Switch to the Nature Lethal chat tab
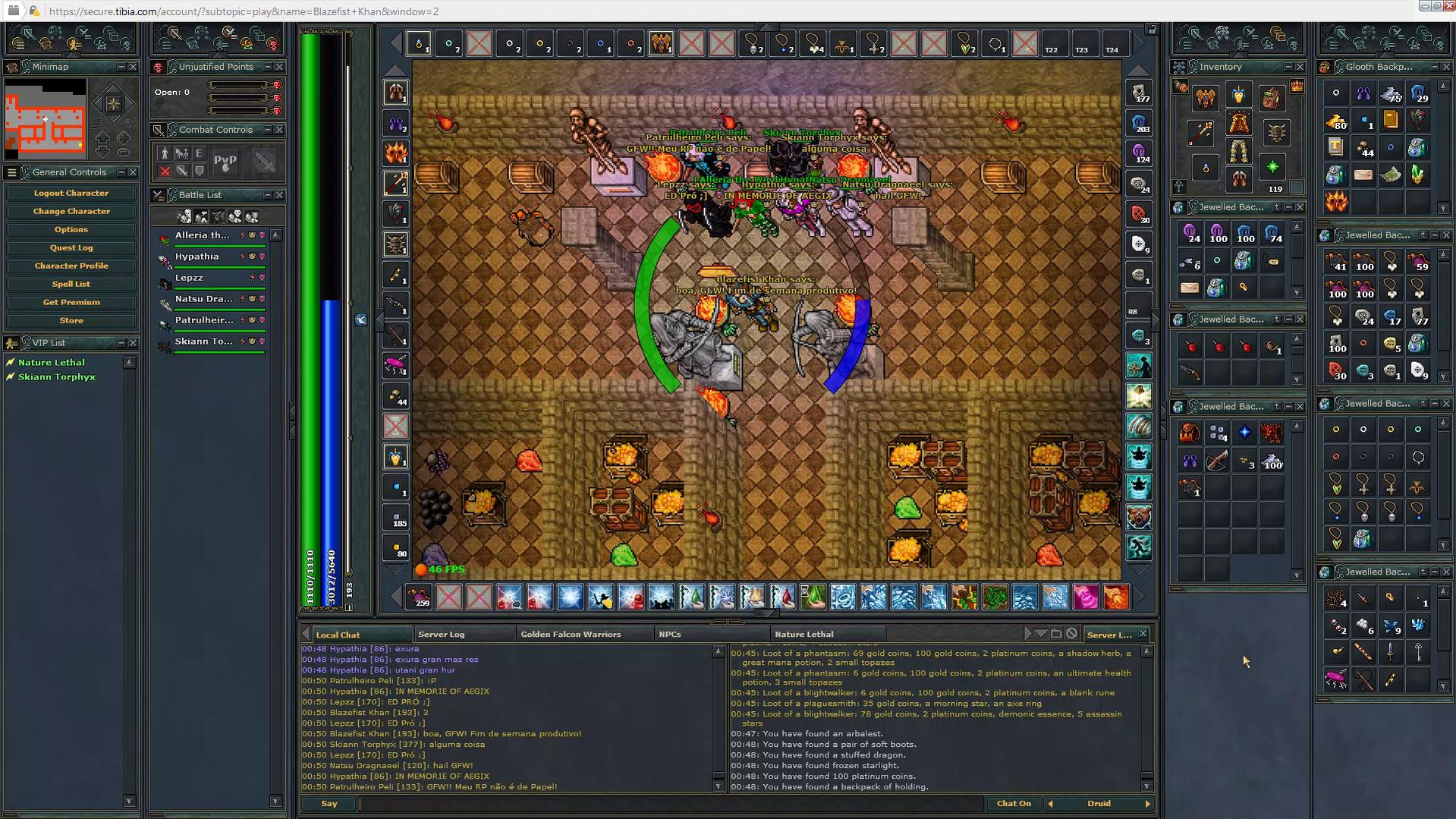 tap(804, 635)
